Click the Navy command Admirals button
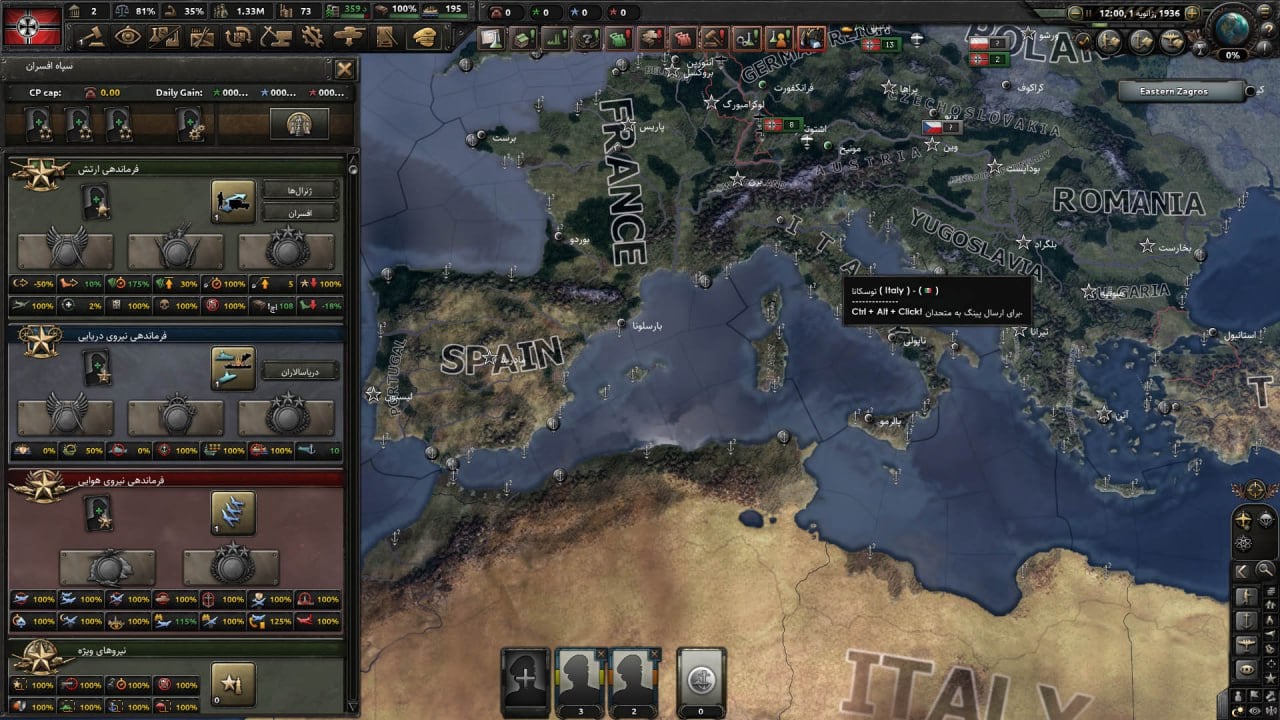Viewport: 1280px width, 720px height. [x=300, y=371]
